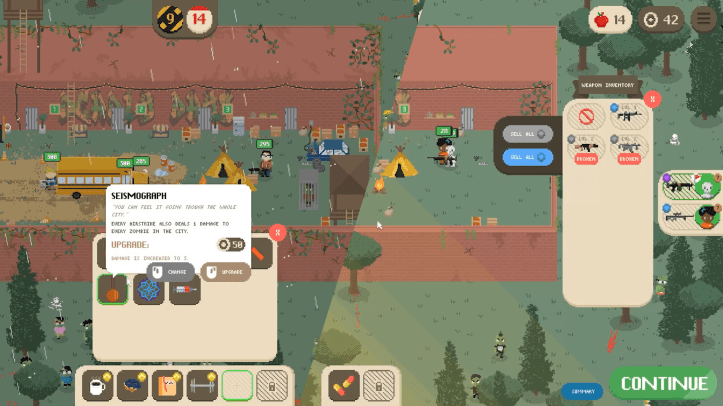The image size is (723, 406).
Task: Open the blue Summary button
Action: [x=582, y=391]
